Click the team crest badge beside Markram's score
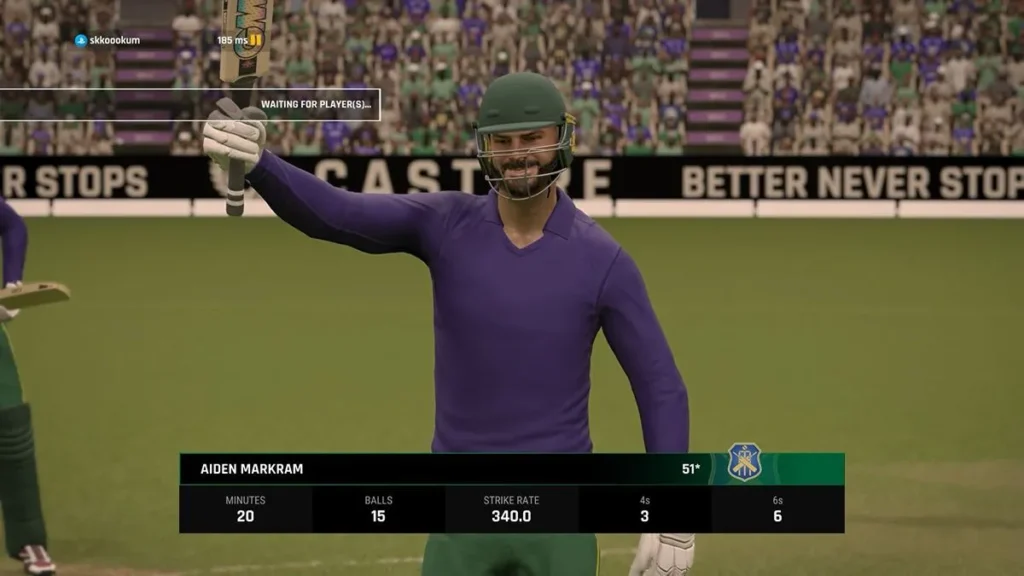This screenshot has width=1024, height=576. pyautogui.click(x=744, y=462)
